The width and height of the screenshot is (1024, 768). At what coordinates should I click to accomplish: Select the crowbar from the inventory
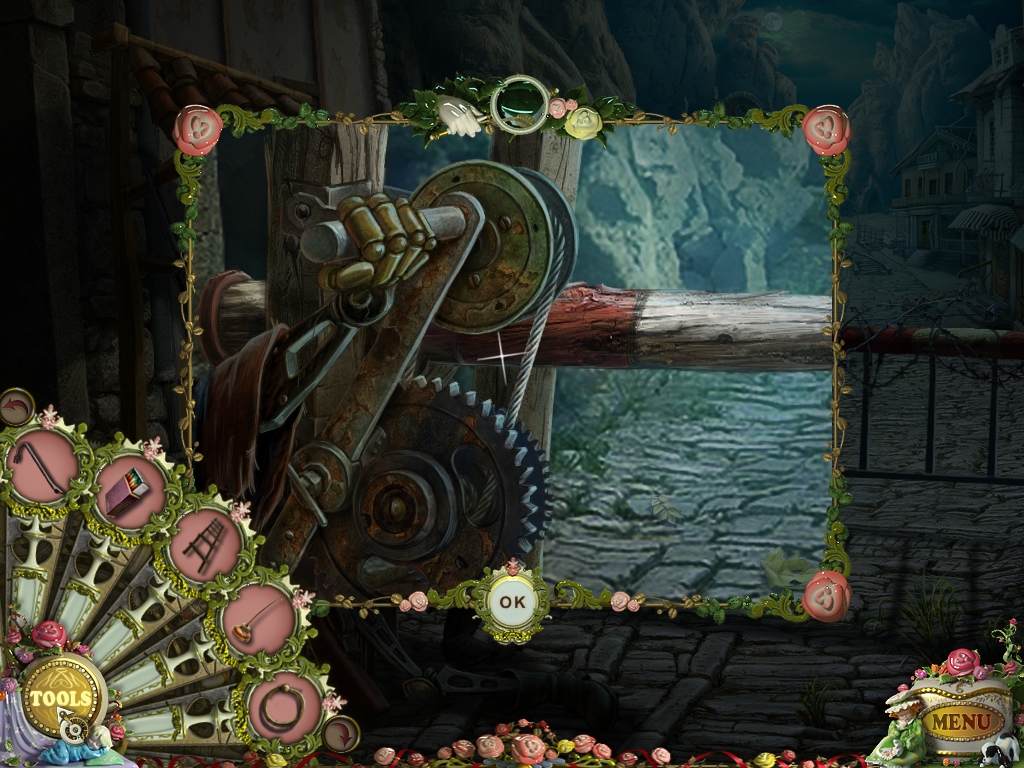44,466
